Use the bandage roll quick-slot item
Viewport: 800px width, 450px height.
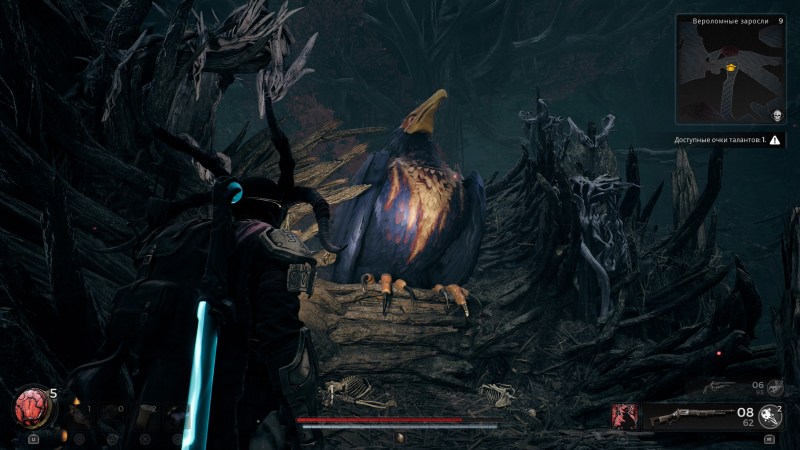pyautogui.click(x=148, y=412)
